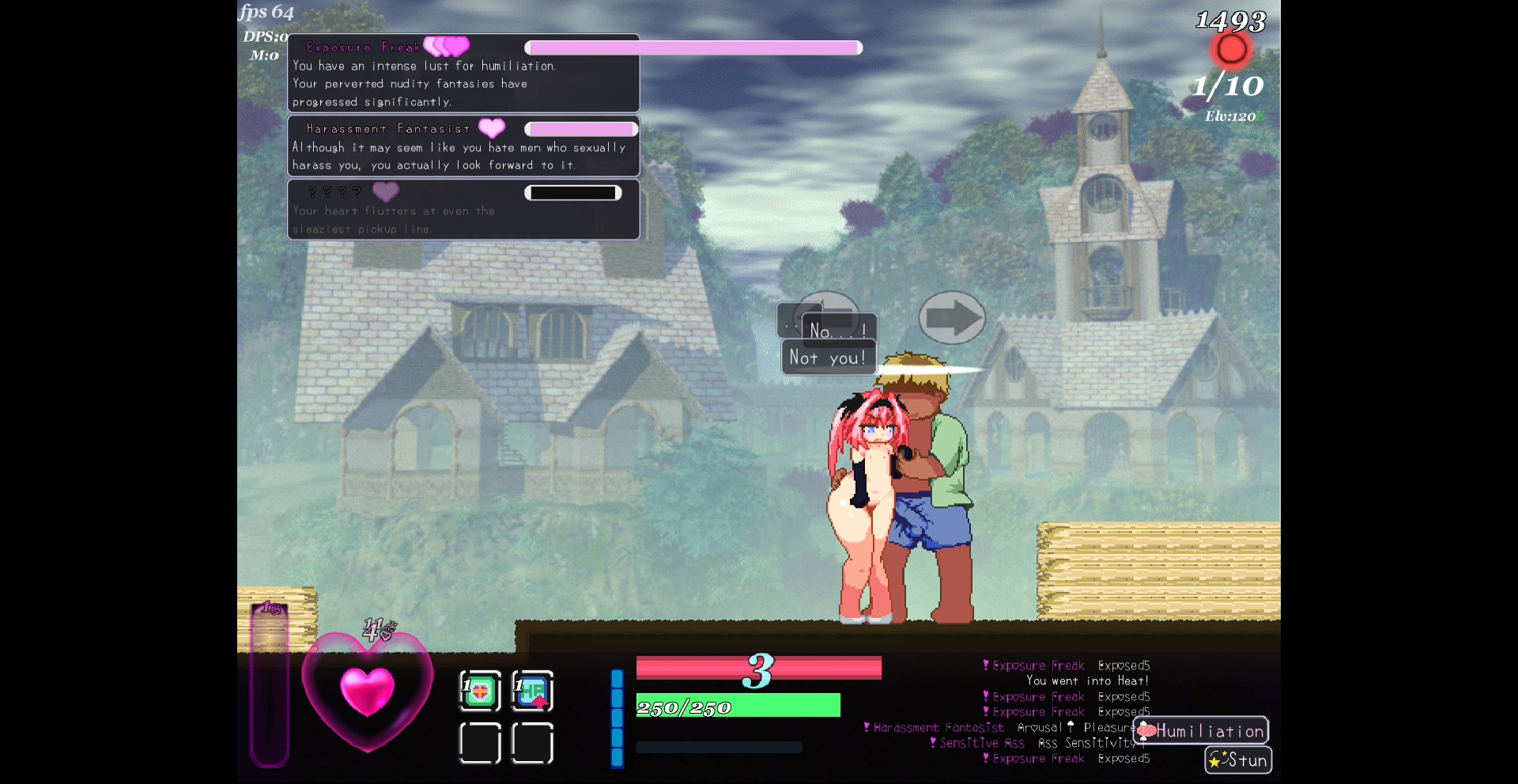Click the grey right arrow button
1518x784 pixels.
pos(952,318)
